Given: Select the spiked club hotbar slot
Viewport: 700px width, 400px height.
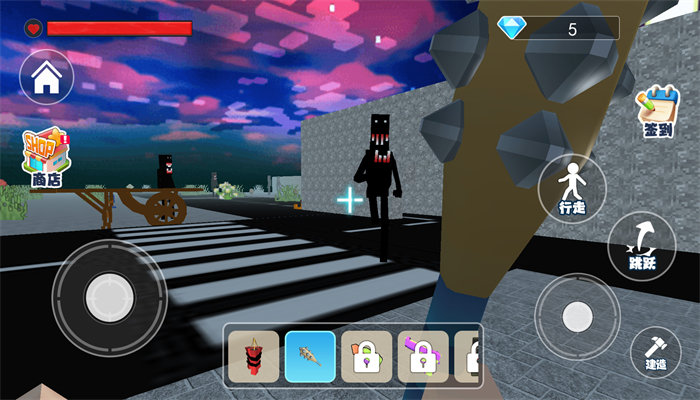Looking at the screenshot, I should (310, 355).
